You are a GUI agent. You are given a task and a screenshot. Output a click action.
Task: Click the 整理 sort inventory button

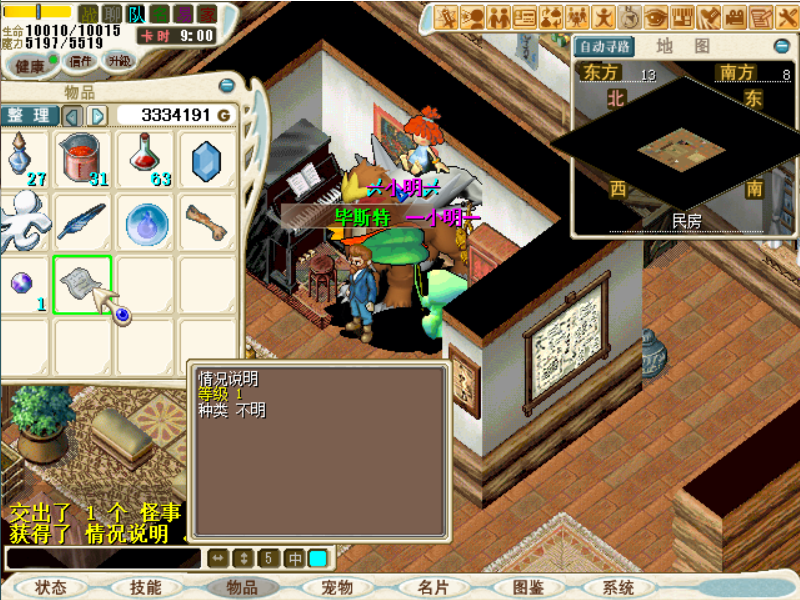(28, 115)
